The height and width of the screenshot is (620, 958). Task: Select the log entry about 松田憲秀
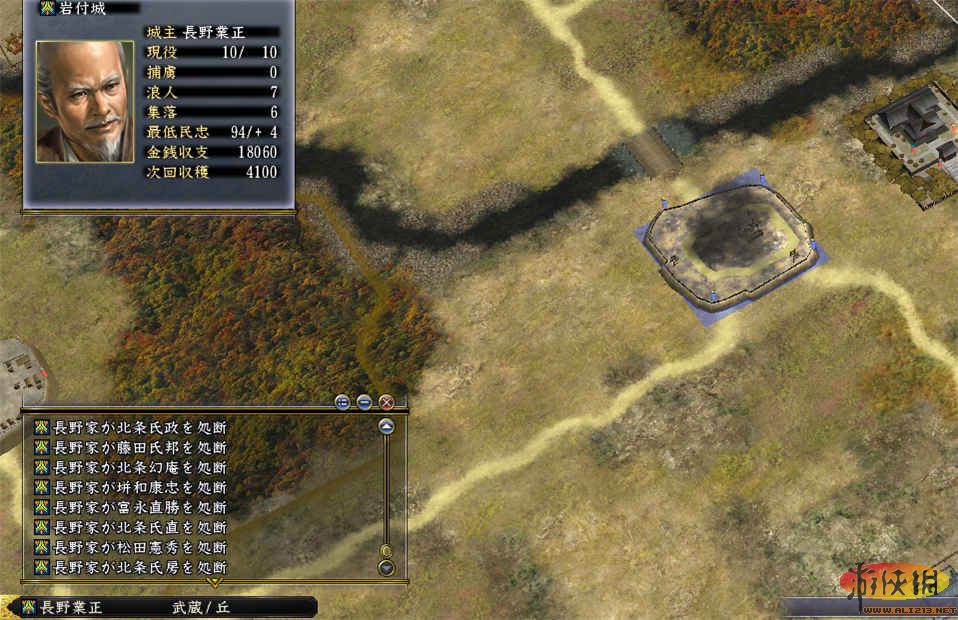point(140,547)
